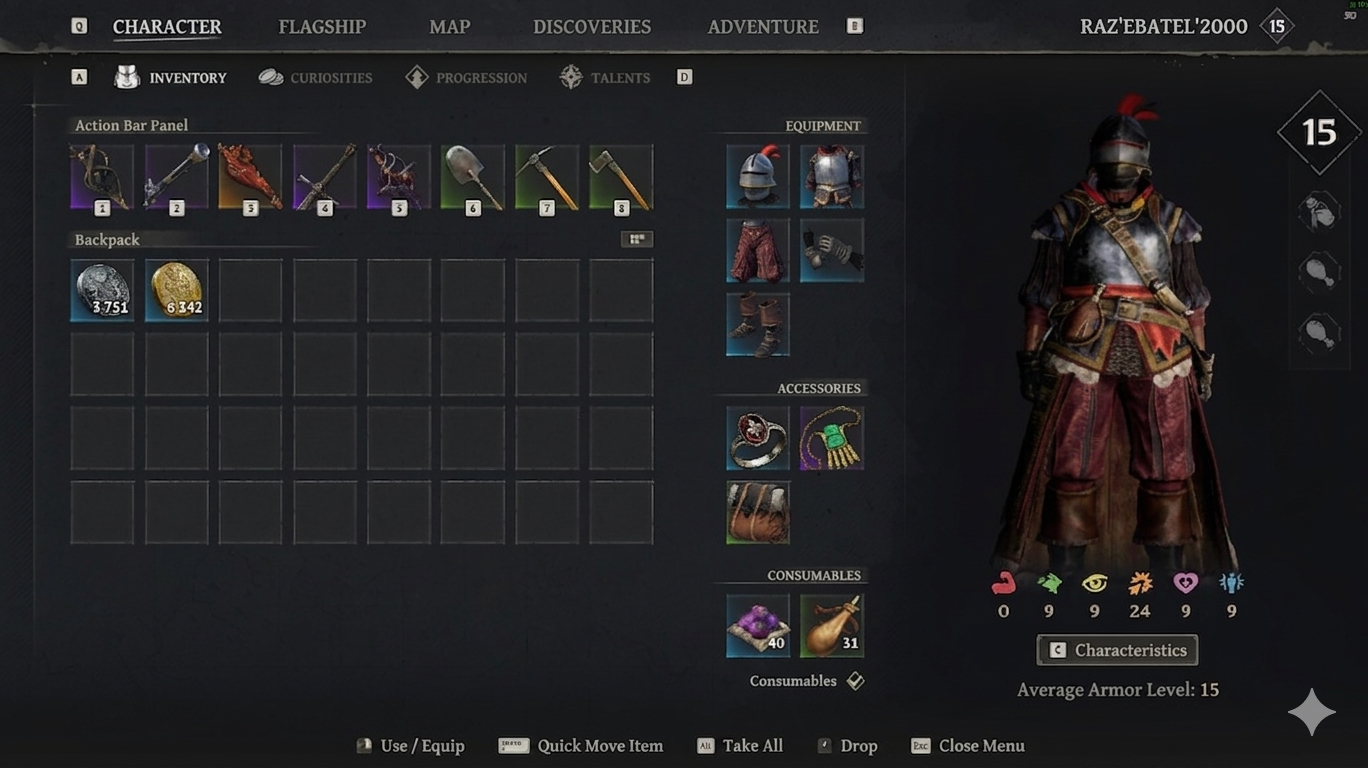Select the ruby ring accessory
1368x768 pixels.
[x=758, y=438]
